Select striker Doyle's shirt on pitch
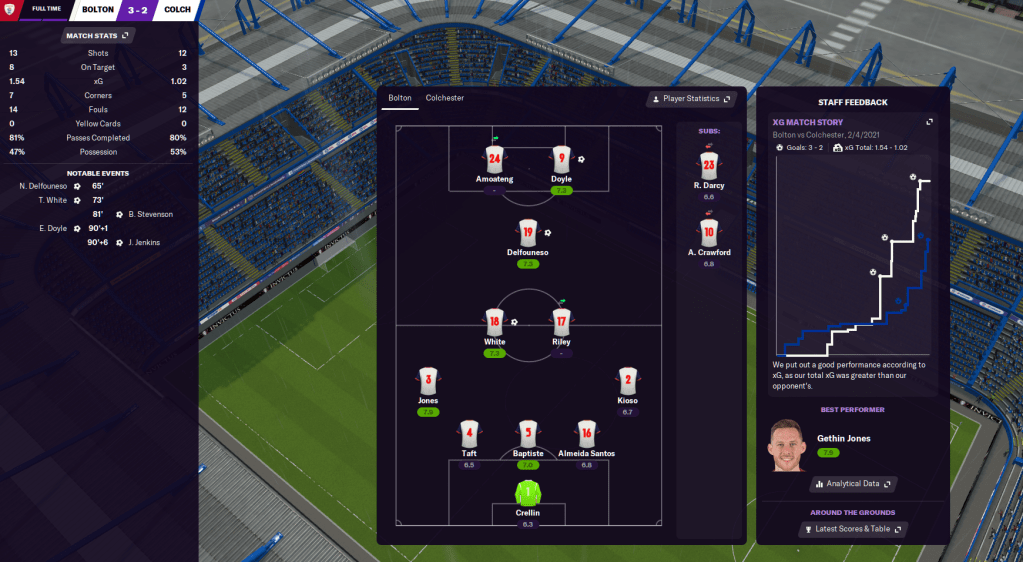Image resolution: width=1023 pixels, height=562 pixels. pyautogui.click(x=561, y=159)
